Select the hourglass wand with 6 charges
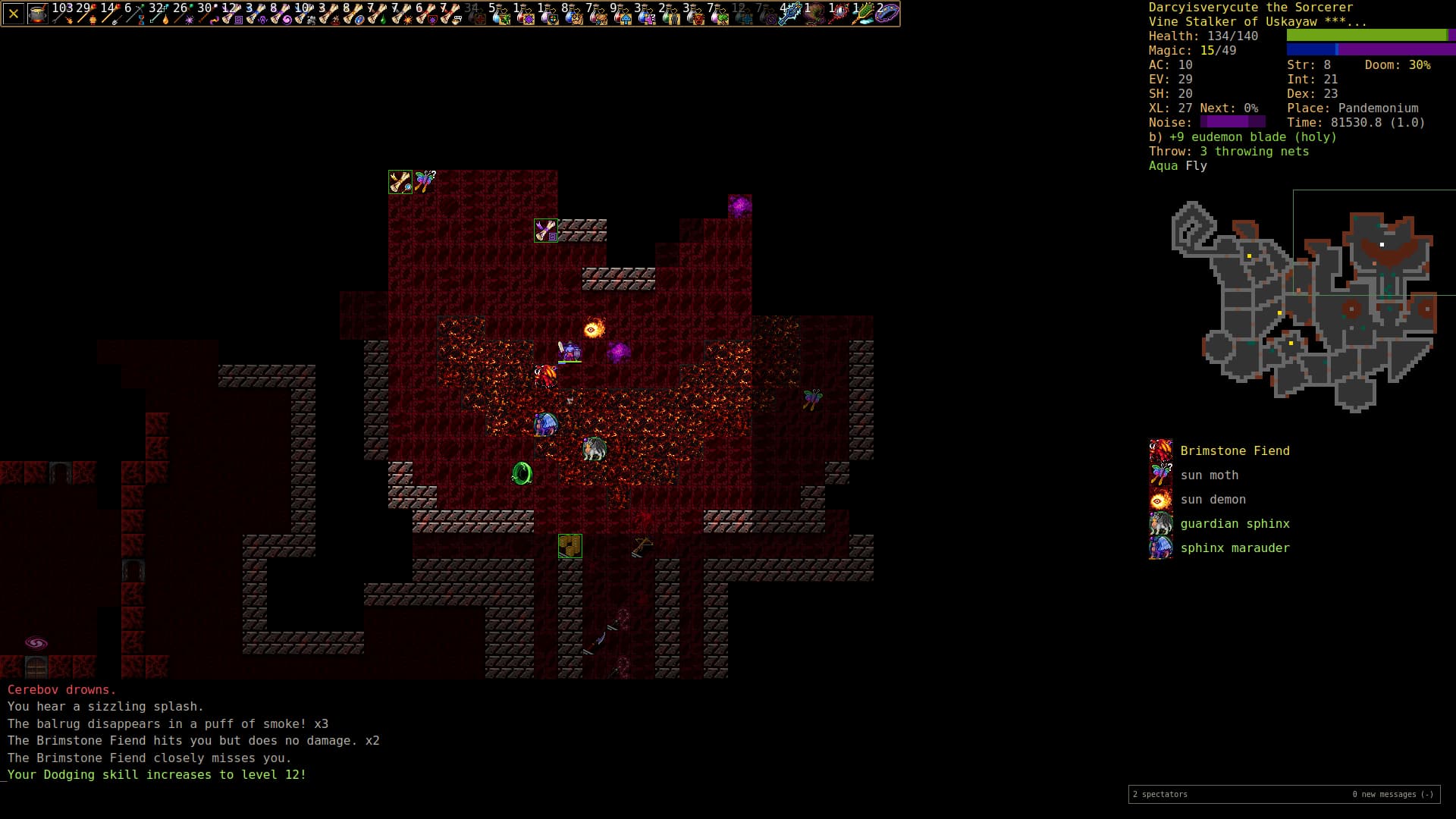The width and height of the screenshot is (1456, 819). (135, 14)
